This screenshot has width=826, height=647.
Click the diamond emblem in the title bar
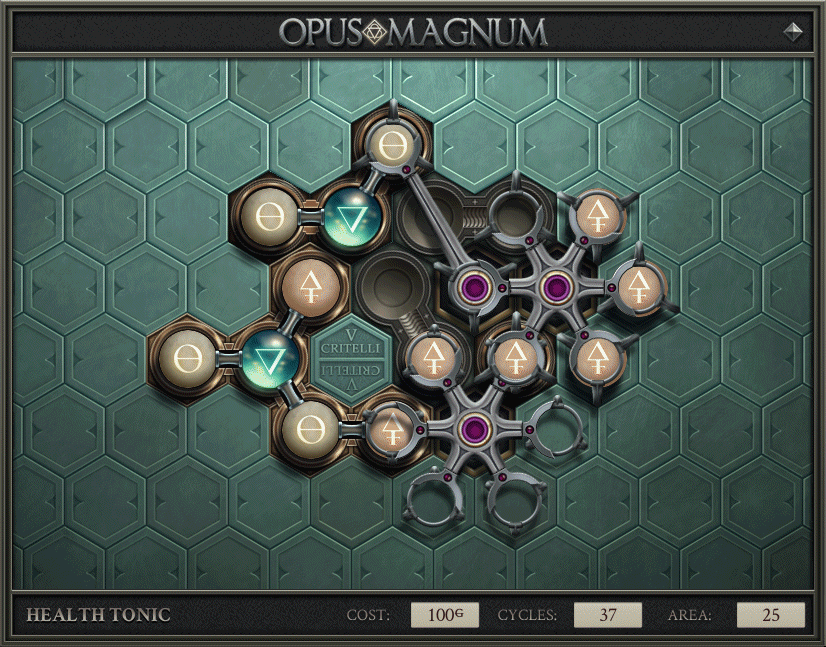[793, 31]
